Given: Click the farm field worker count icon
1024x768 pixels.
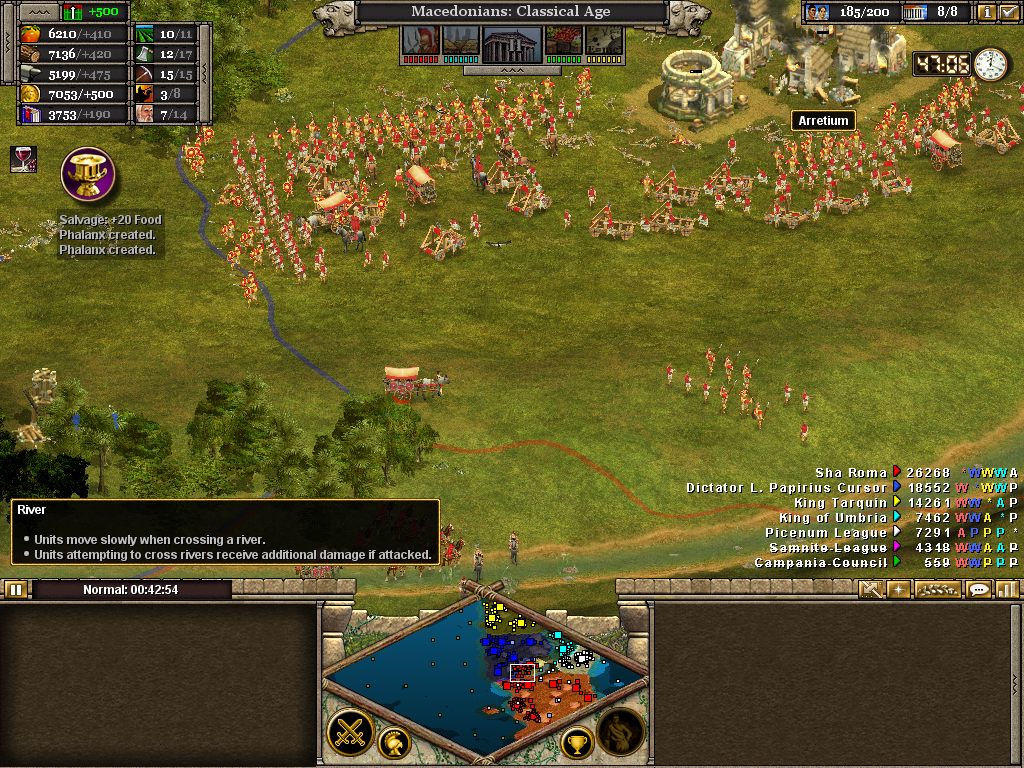Looking at the screenshot, I should [x=145, y=34].
